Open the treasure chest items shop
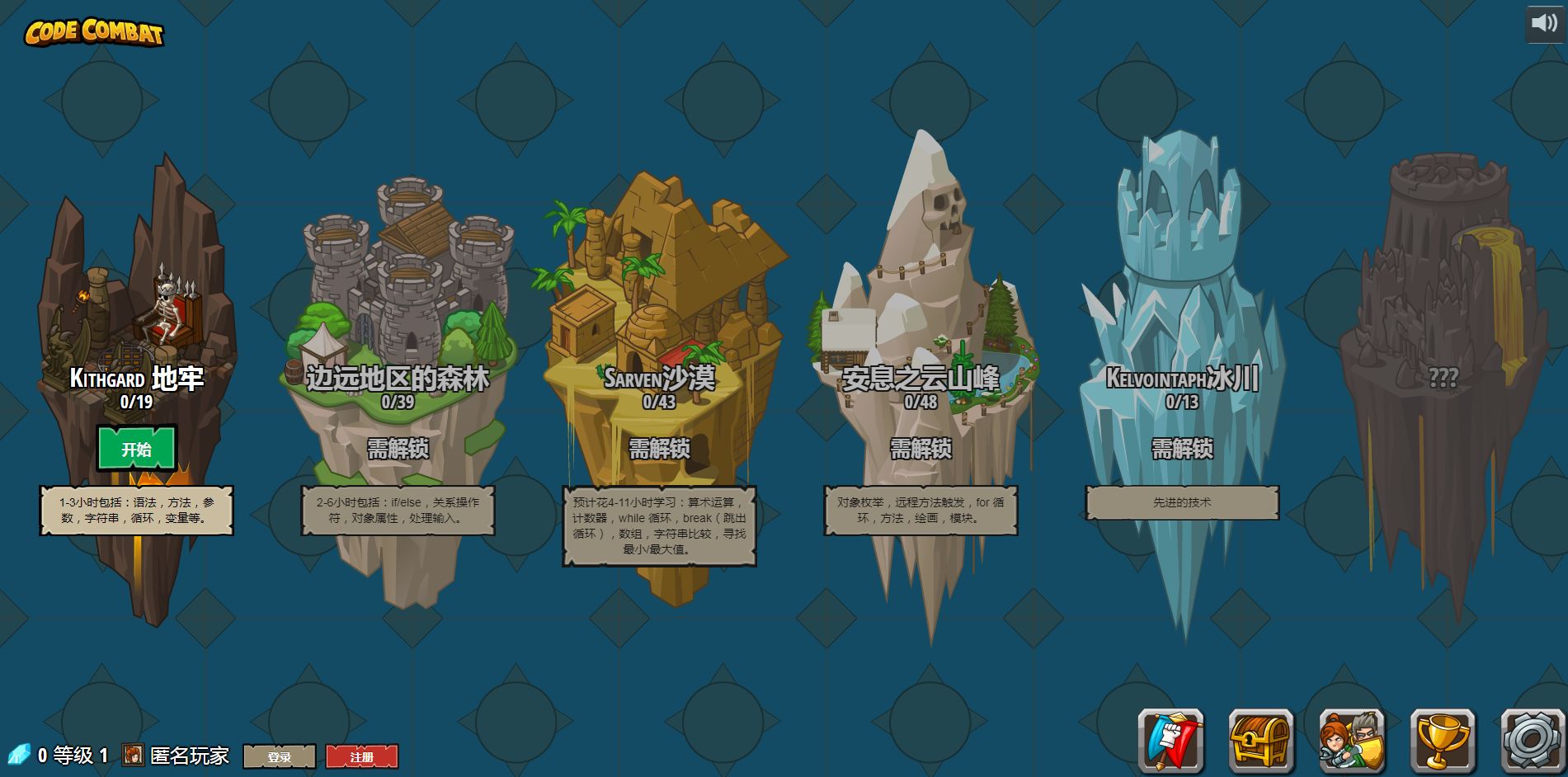1568x777 pixels. pos(1261,741)
